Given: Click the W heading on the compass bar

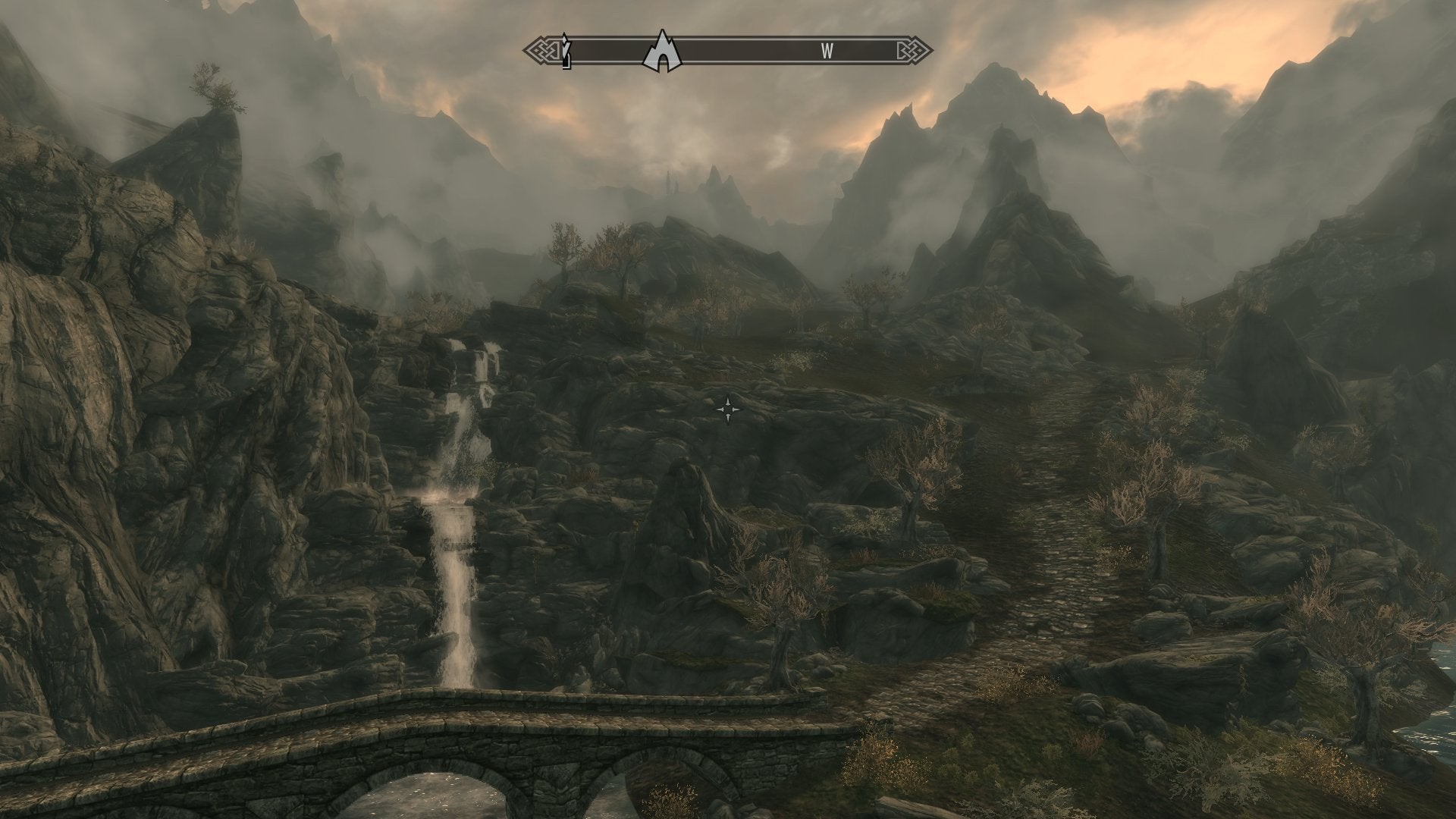Looking at the screenshot, I should point(827,52).
